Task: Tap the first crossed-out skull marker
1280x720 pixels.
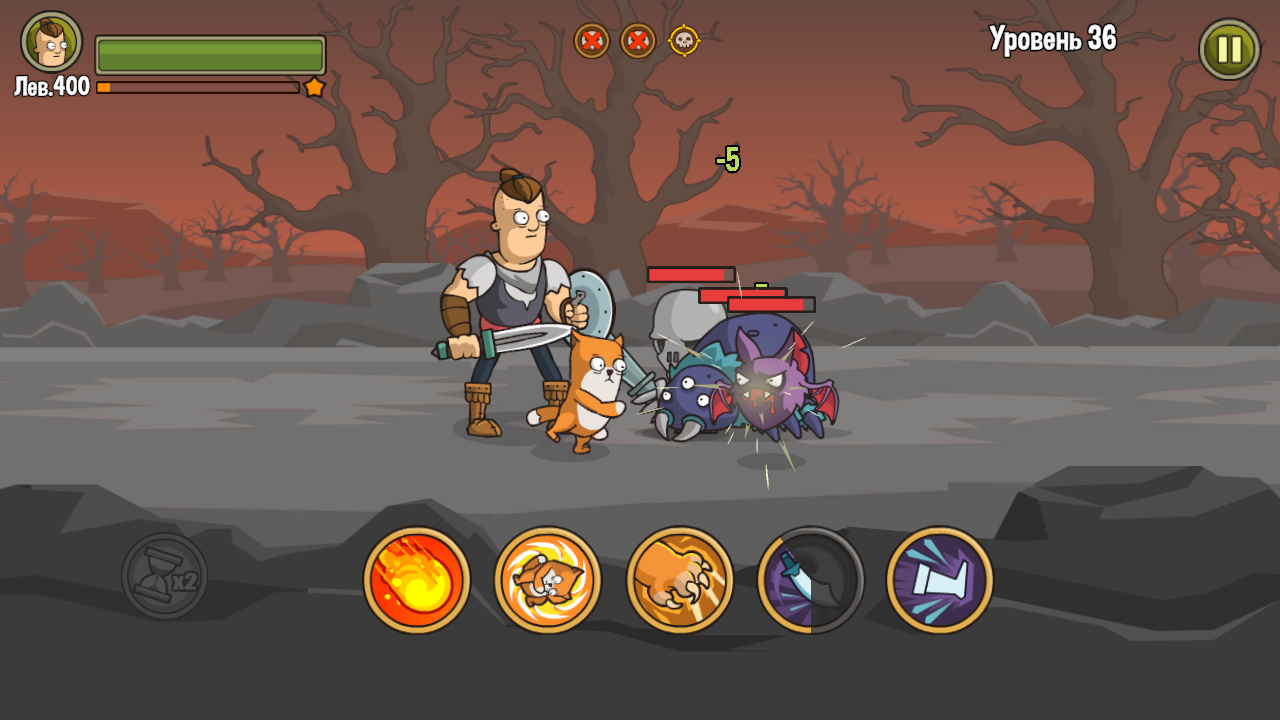Action: pos(590,42)
